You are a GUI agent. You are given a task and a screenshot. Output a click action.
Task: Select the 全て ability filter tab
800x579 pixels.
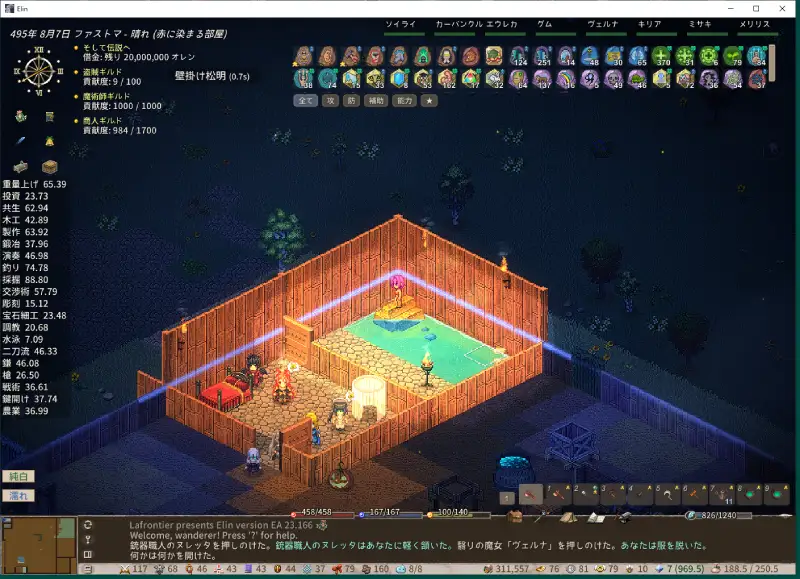point(305,100)
